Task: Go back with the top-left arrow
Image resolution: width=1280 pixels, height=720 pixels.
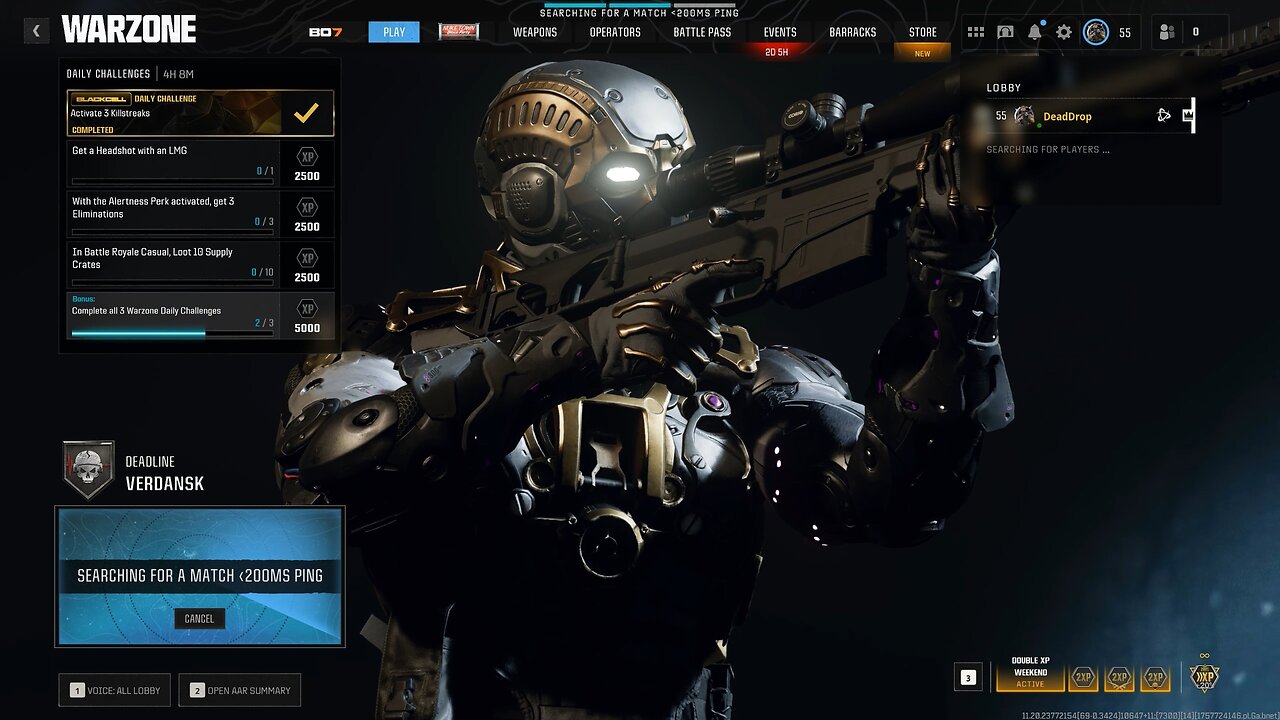Action: click(x=36, y=31)
